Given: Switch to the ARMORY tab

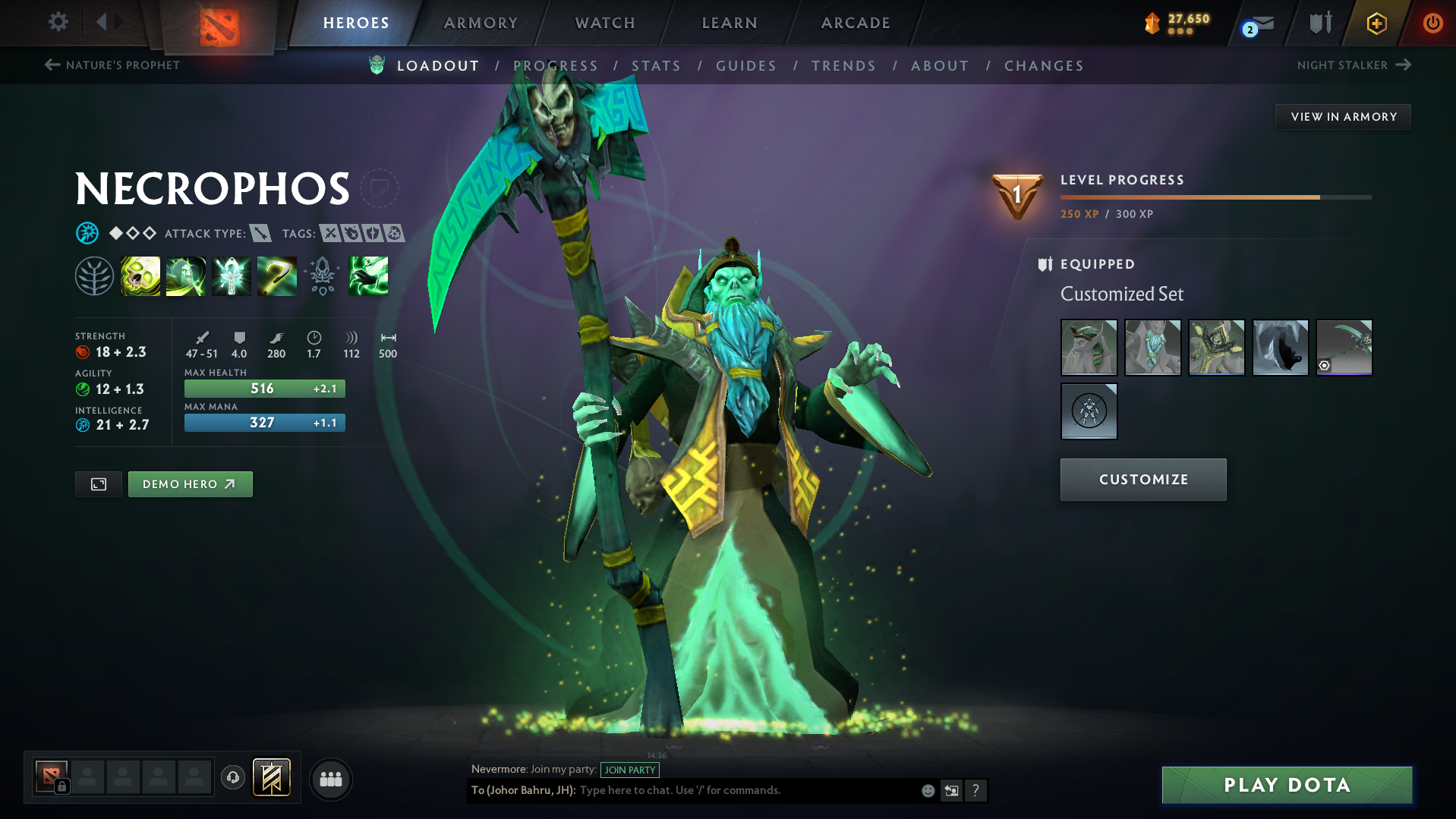Looking at the screenshot, I should coord(480,23).
